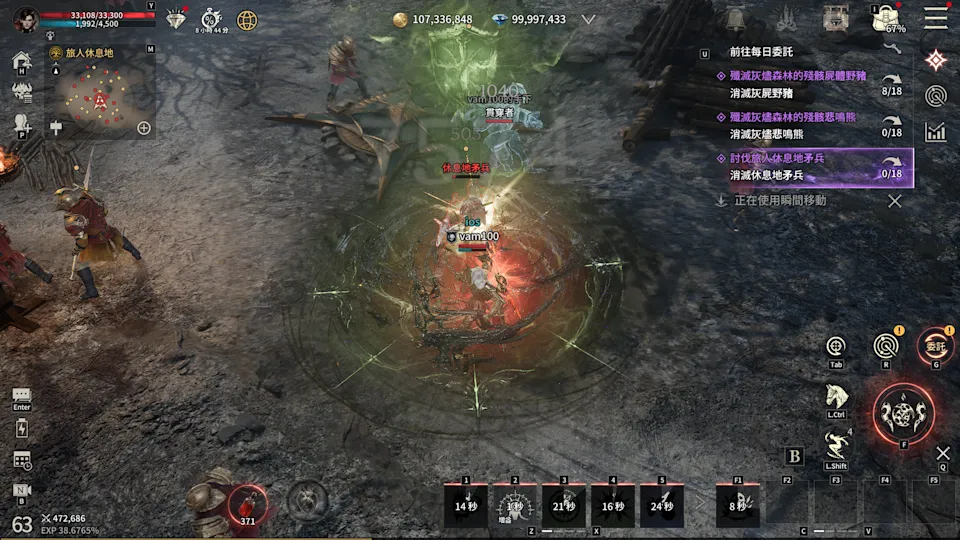Open the globe world map icon
The width and height of the screenshot is (960, 540).
(246, 19)
